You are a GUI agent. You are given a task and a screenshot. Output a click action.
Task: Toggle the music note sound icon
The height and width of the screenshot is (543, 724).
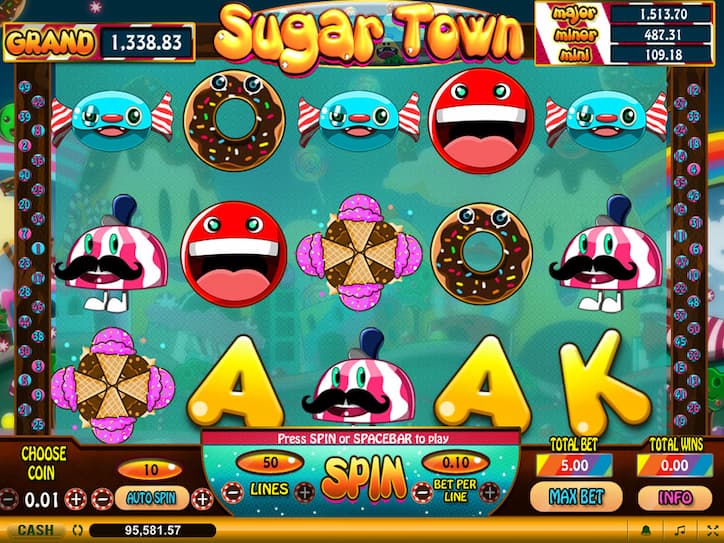[679, 530]
